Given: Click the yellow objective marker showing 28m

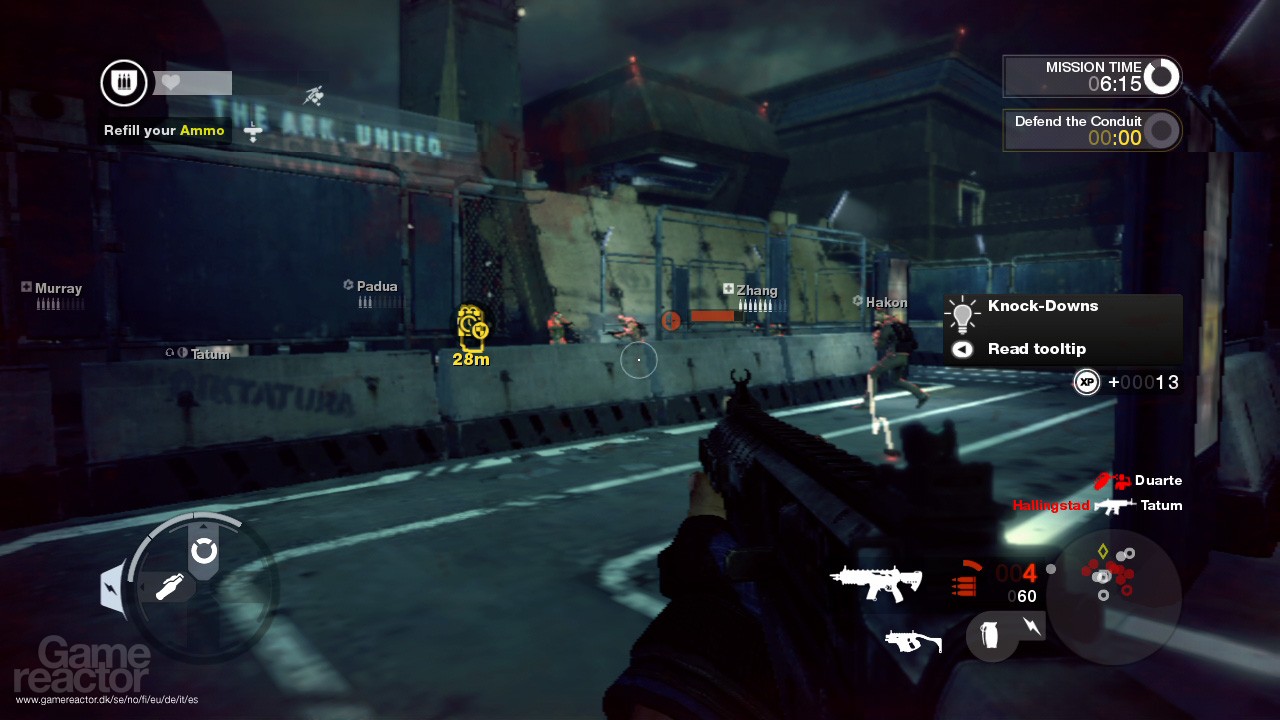Looking at the screenshot, I should [472, 335].
